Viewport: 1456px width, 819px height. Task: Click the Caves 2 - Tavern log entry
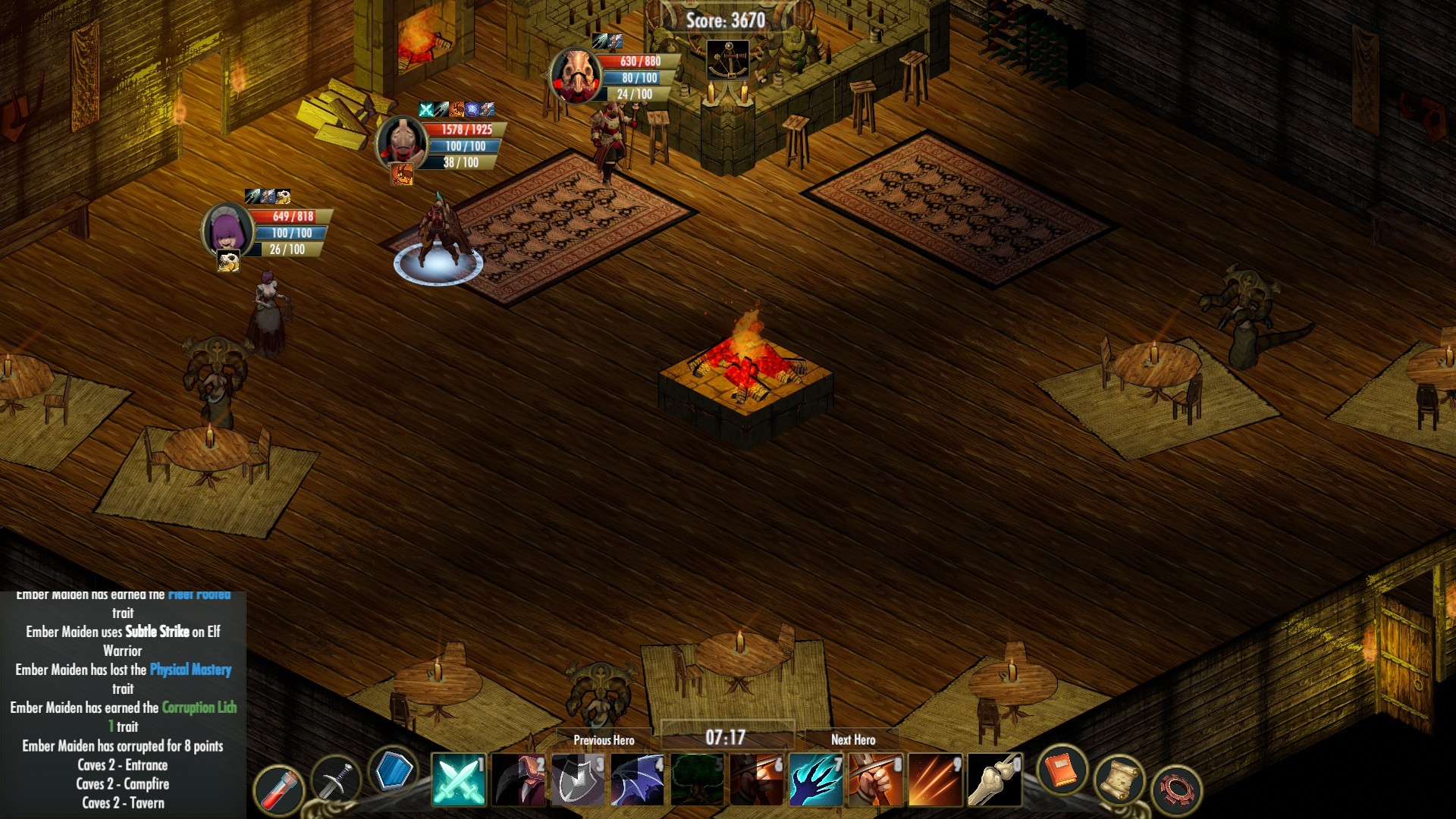coord(124,803)
